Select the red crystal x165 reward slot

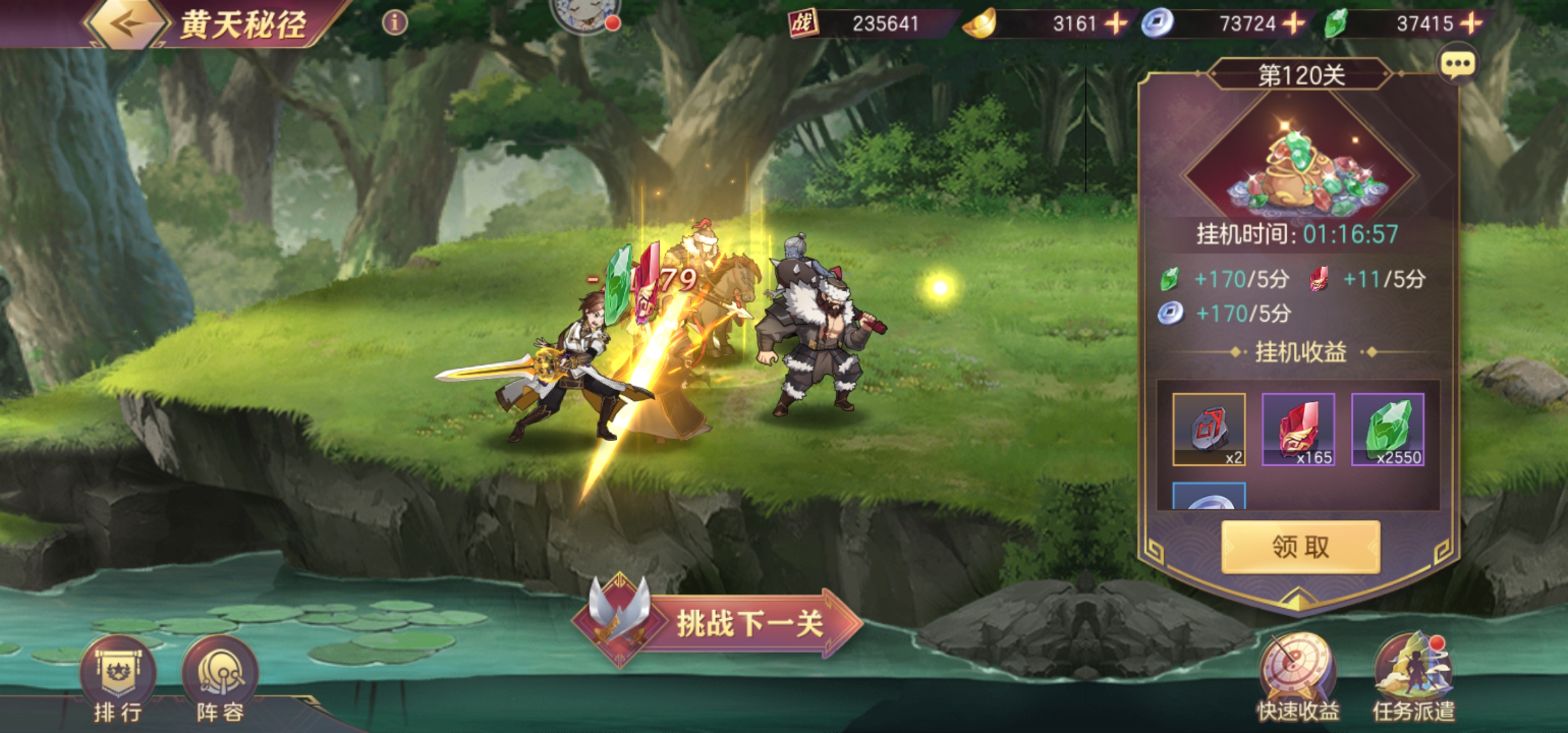point(1298,430)
